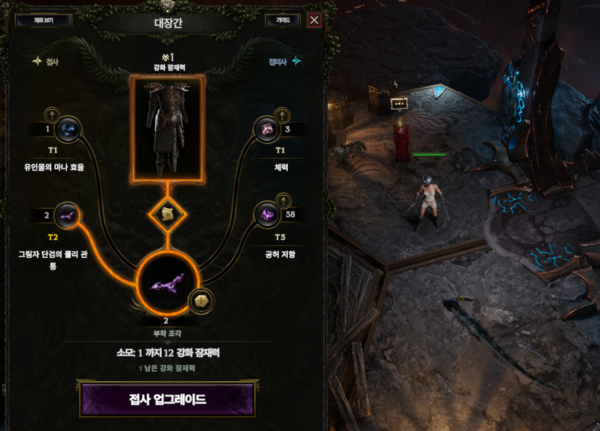Select the 그림자 단검의 물리 관통 affix
The width and height of the screenshot is (600, 431).
click(x=68, y=213)
